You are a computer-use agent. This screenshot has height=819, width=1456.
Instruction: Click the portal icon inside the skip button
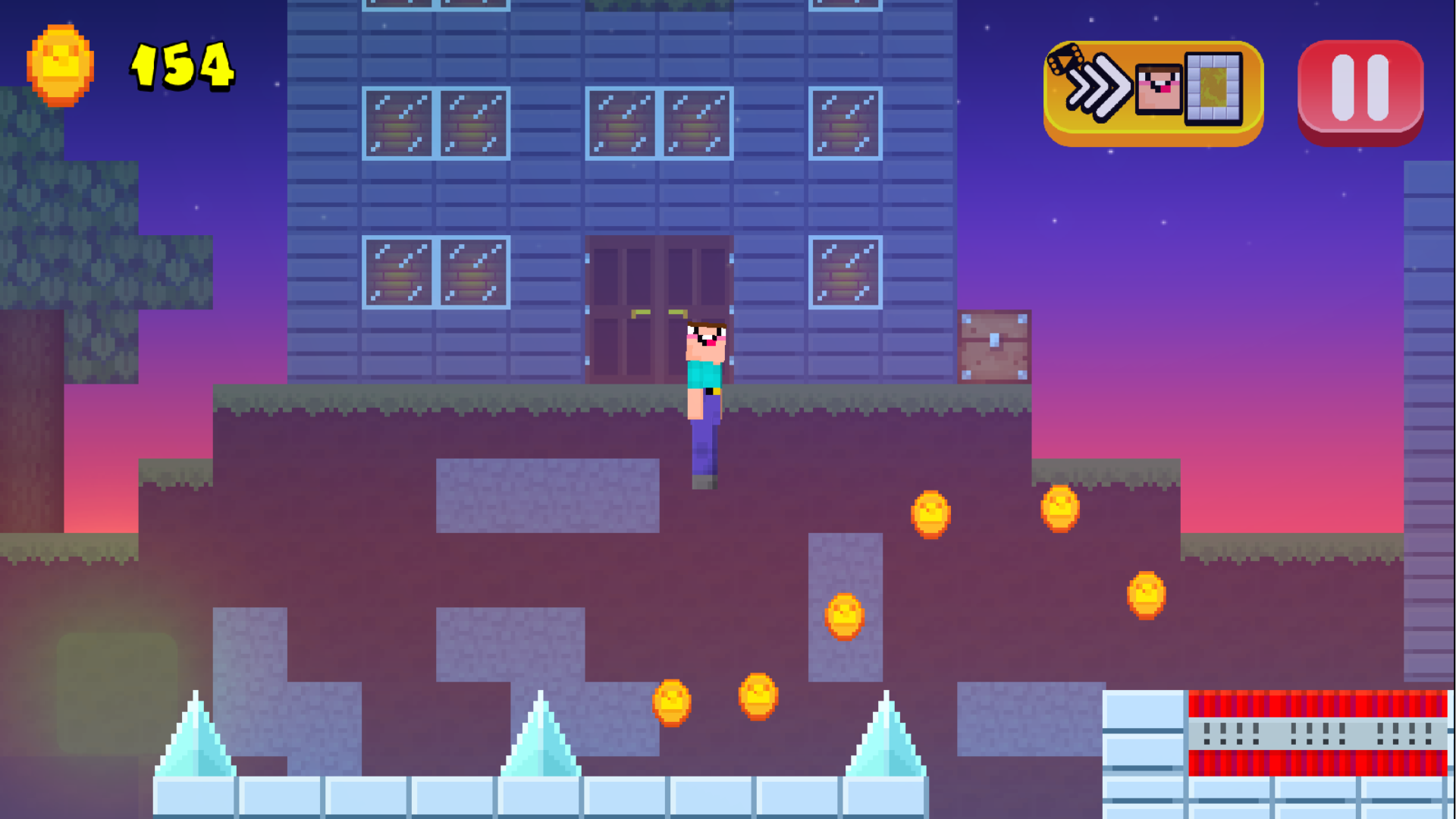pyautogui.click(x=1213, y=89)
